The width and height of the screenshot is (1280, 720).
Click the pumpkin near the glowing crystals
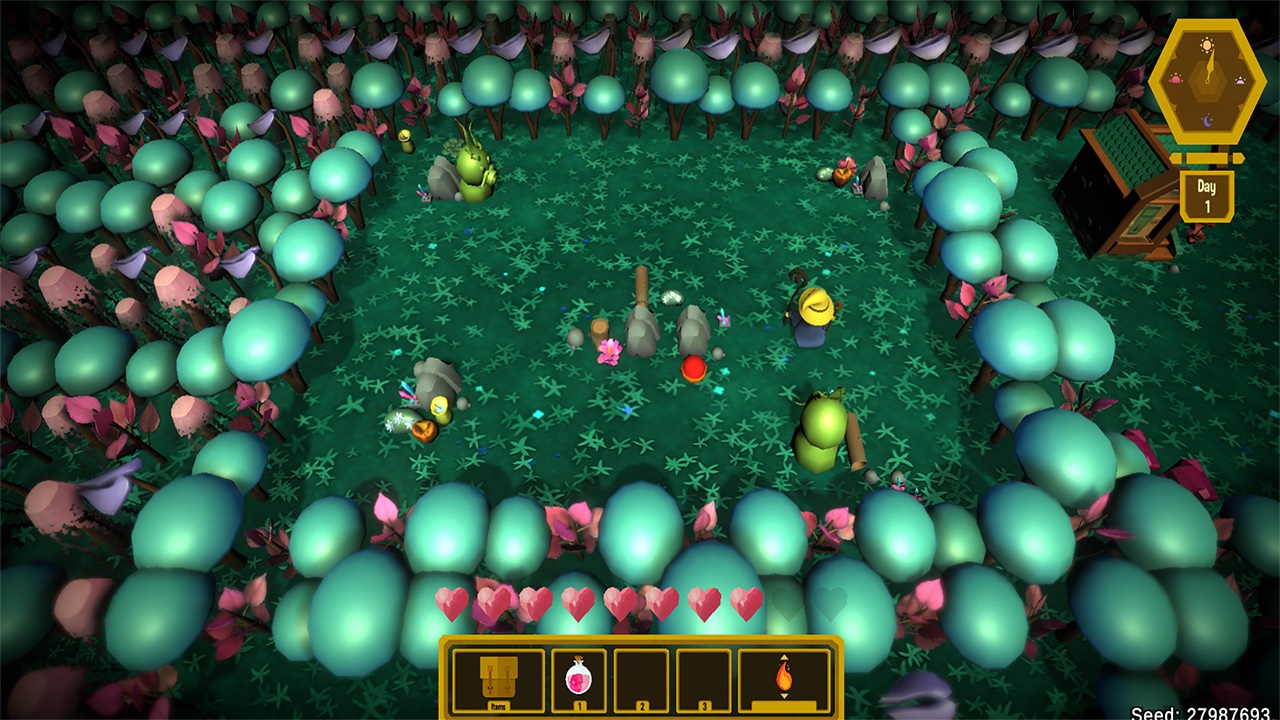point(423,429)
